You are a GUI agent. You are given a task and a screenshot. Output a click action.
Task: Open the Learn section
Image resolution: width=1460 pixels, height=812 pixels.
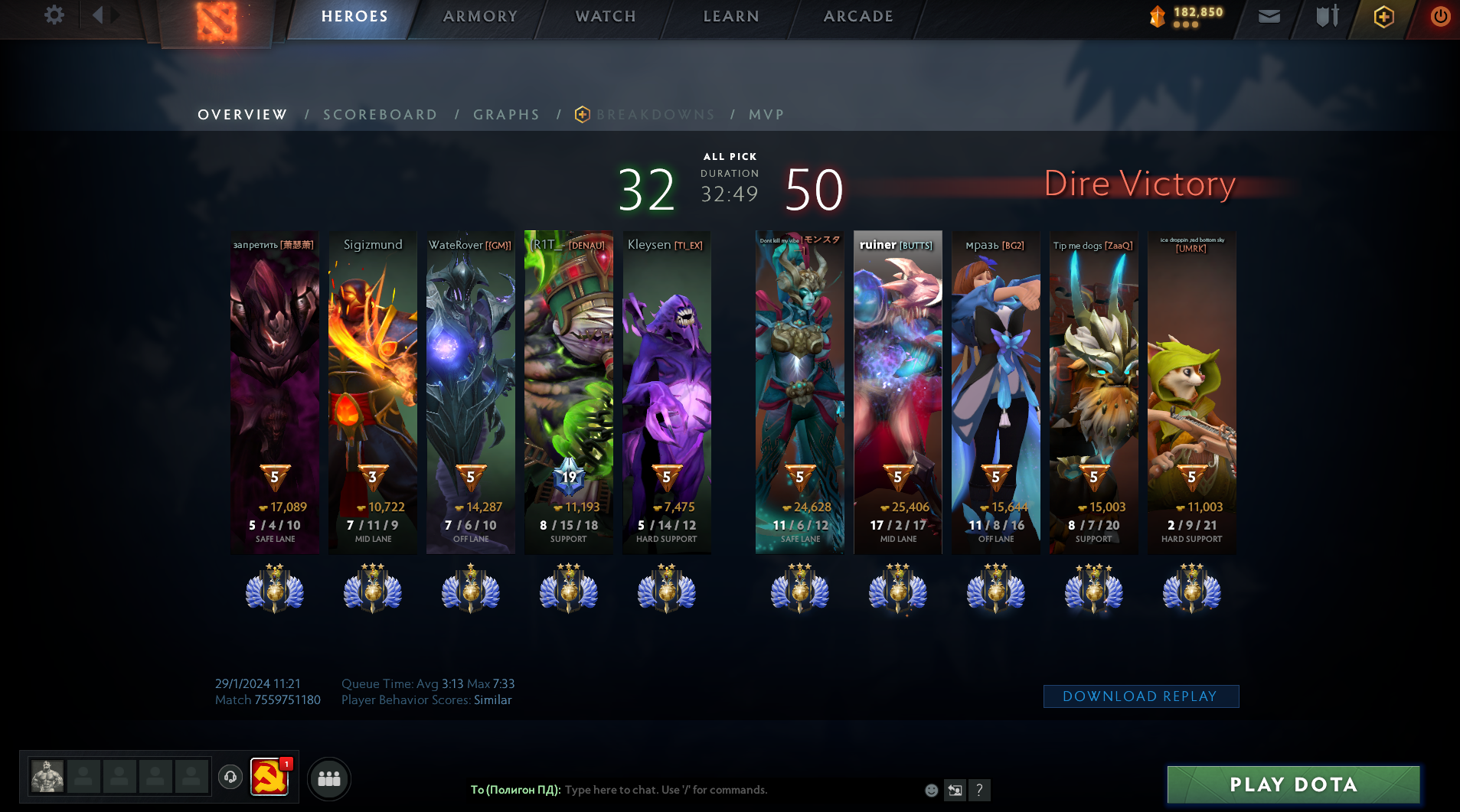coord(731,17)
